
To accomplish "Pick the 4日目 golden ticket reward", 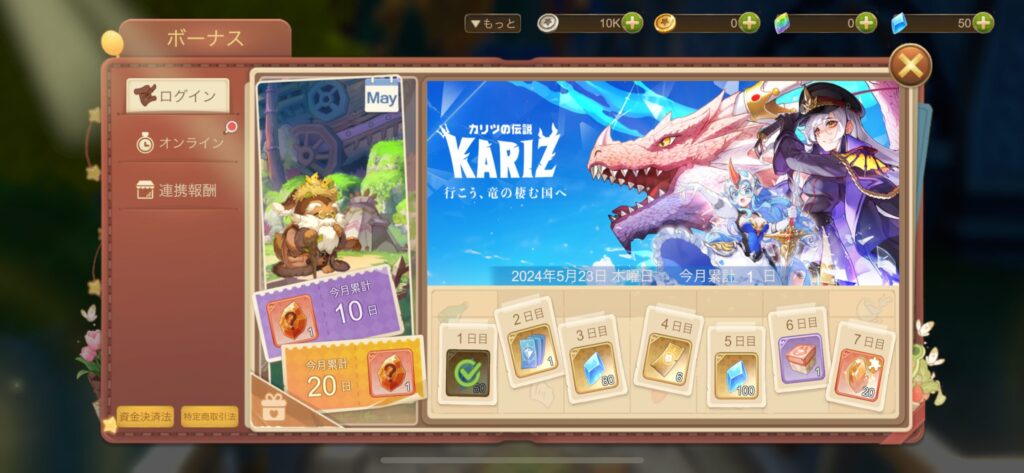I will [667, 349].
